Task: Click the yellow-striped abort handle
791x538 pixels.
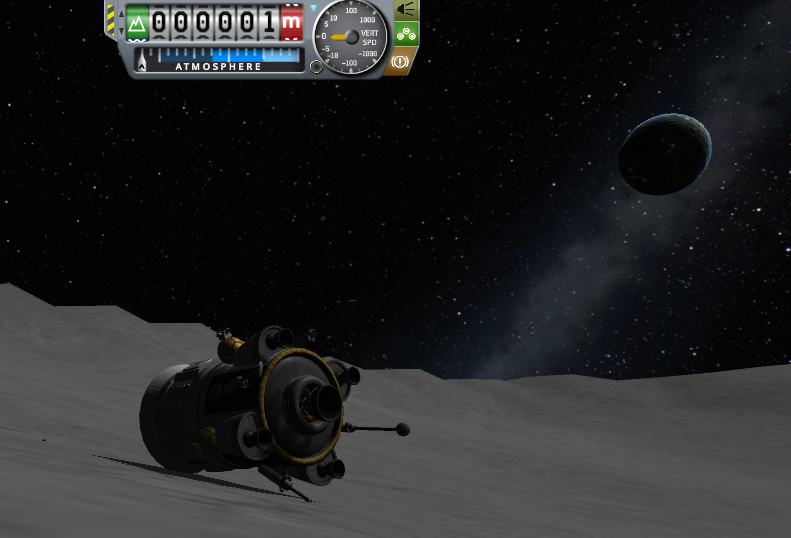Action: pos(111,21)
